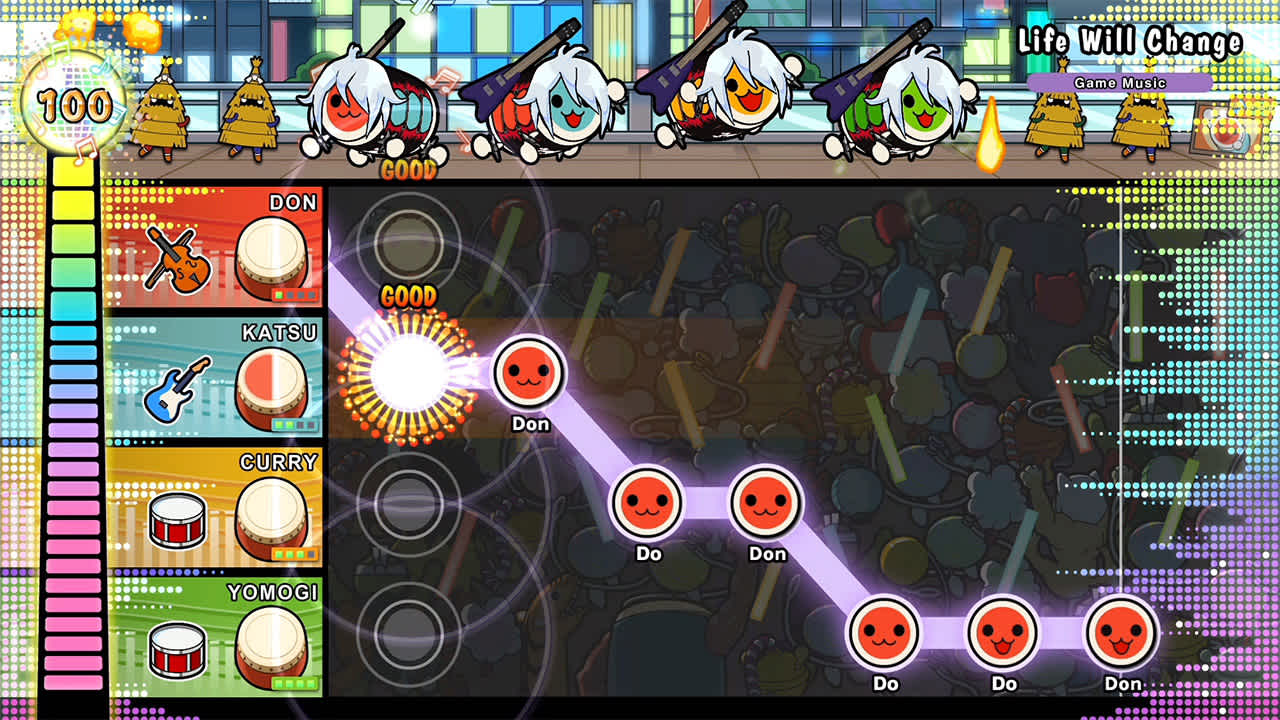Image resolution: width=1280 pixels, height=720 pixels.
Task: Click the music note icon on the score badge
Action: click(x=88, y=148)
